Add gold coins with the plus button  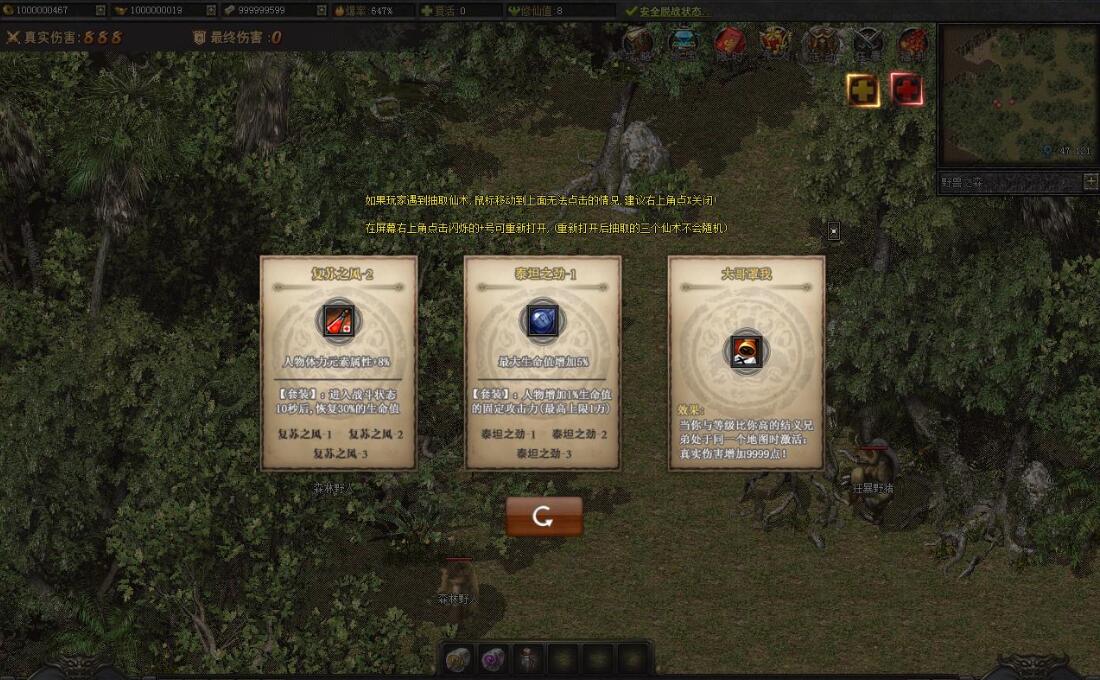100,10
